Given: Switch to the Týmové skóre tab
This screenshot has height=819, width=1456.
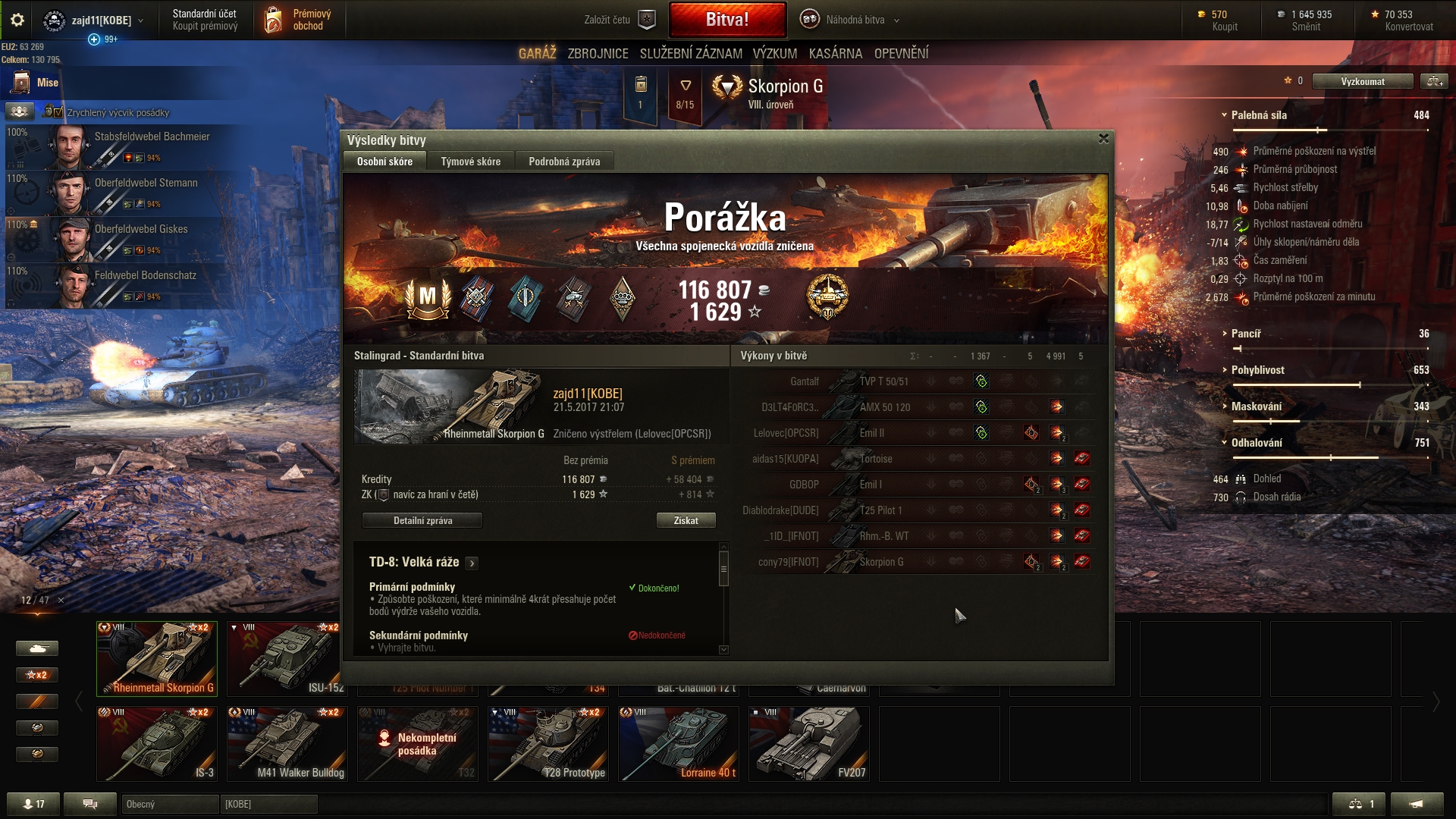Looking at the screenshot, I should 470,162.
